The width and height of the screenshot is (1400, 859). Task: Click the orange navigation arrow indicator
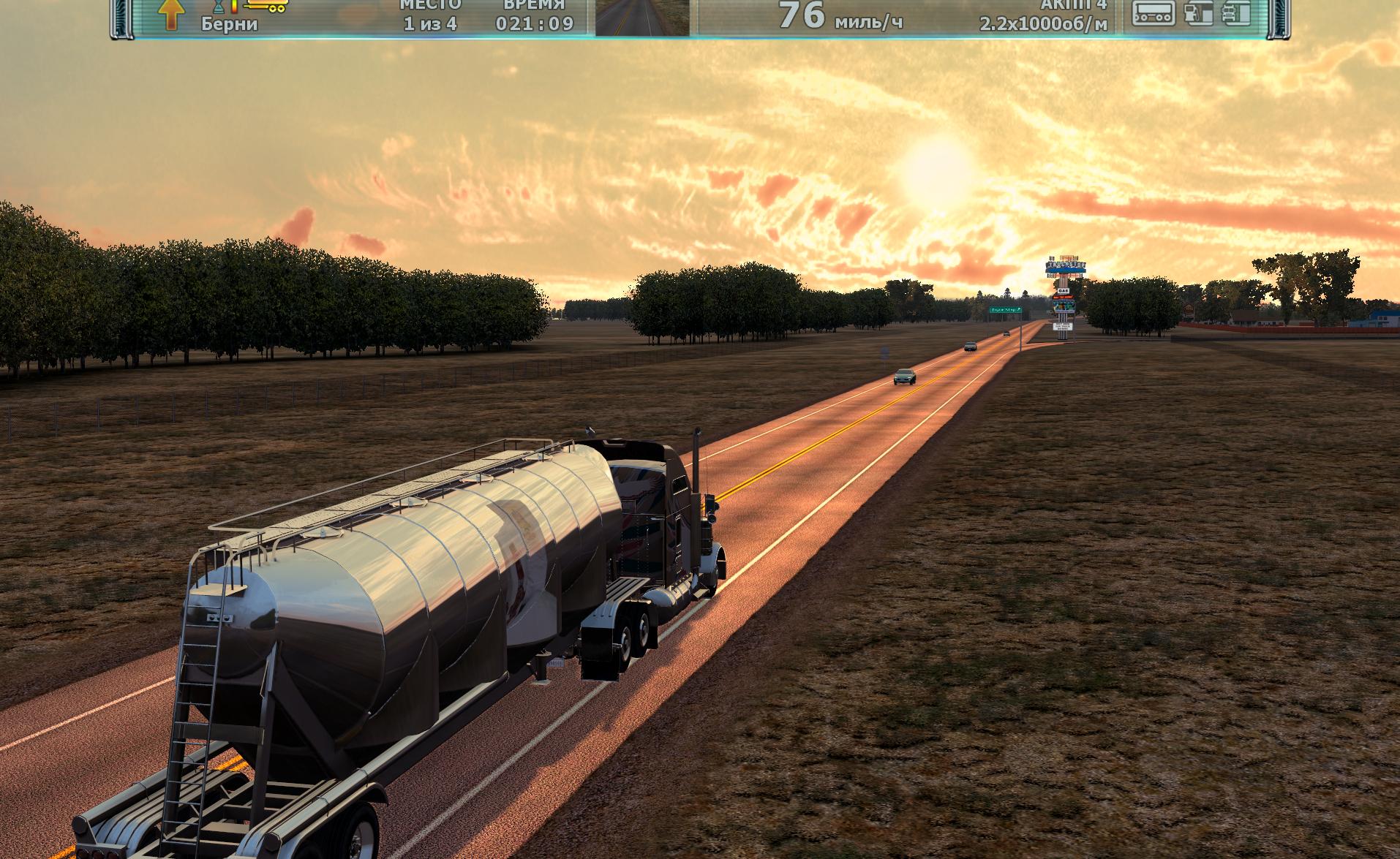click(170, 14)
